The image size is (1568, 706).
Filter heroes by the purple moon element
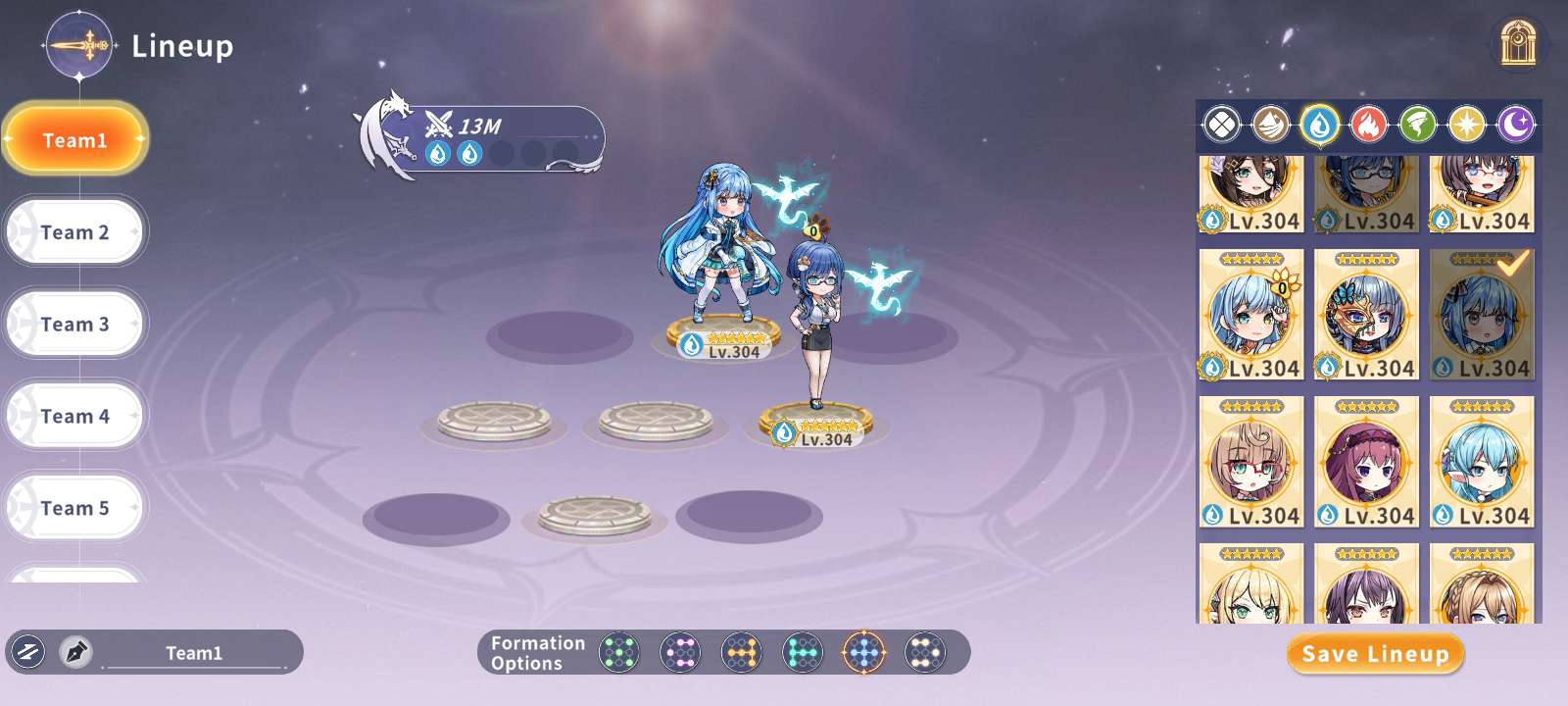1516,125
